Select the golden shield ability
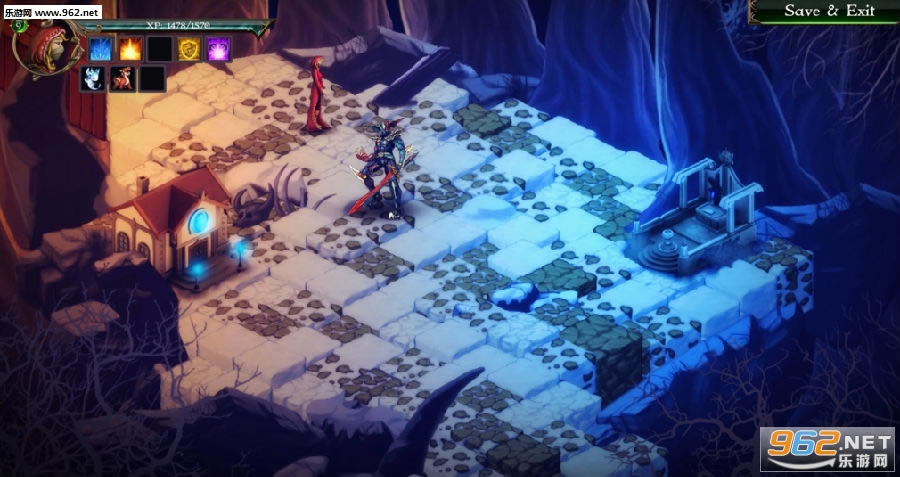Image resolution: width=900 pixels, height=477 pixels. click(189, 48)
